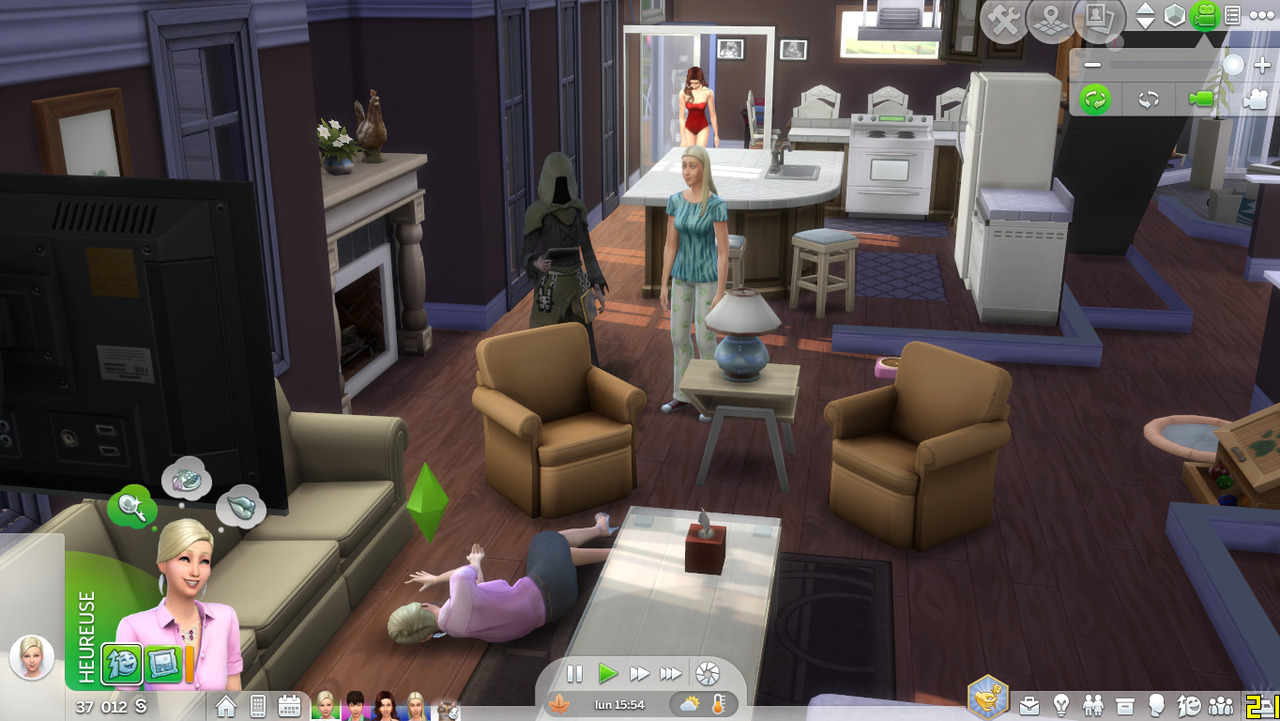The image size is (1280, 721).
Task: Open the calendar icon
Action: pyautogui.click(x=289, y=706)
